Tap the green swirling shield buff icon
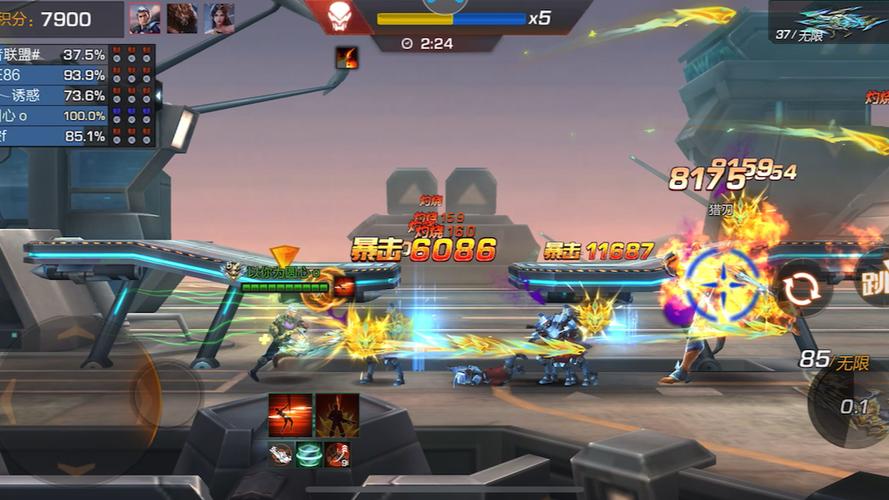Screen dimensions: 889x500 coord(310,454)
